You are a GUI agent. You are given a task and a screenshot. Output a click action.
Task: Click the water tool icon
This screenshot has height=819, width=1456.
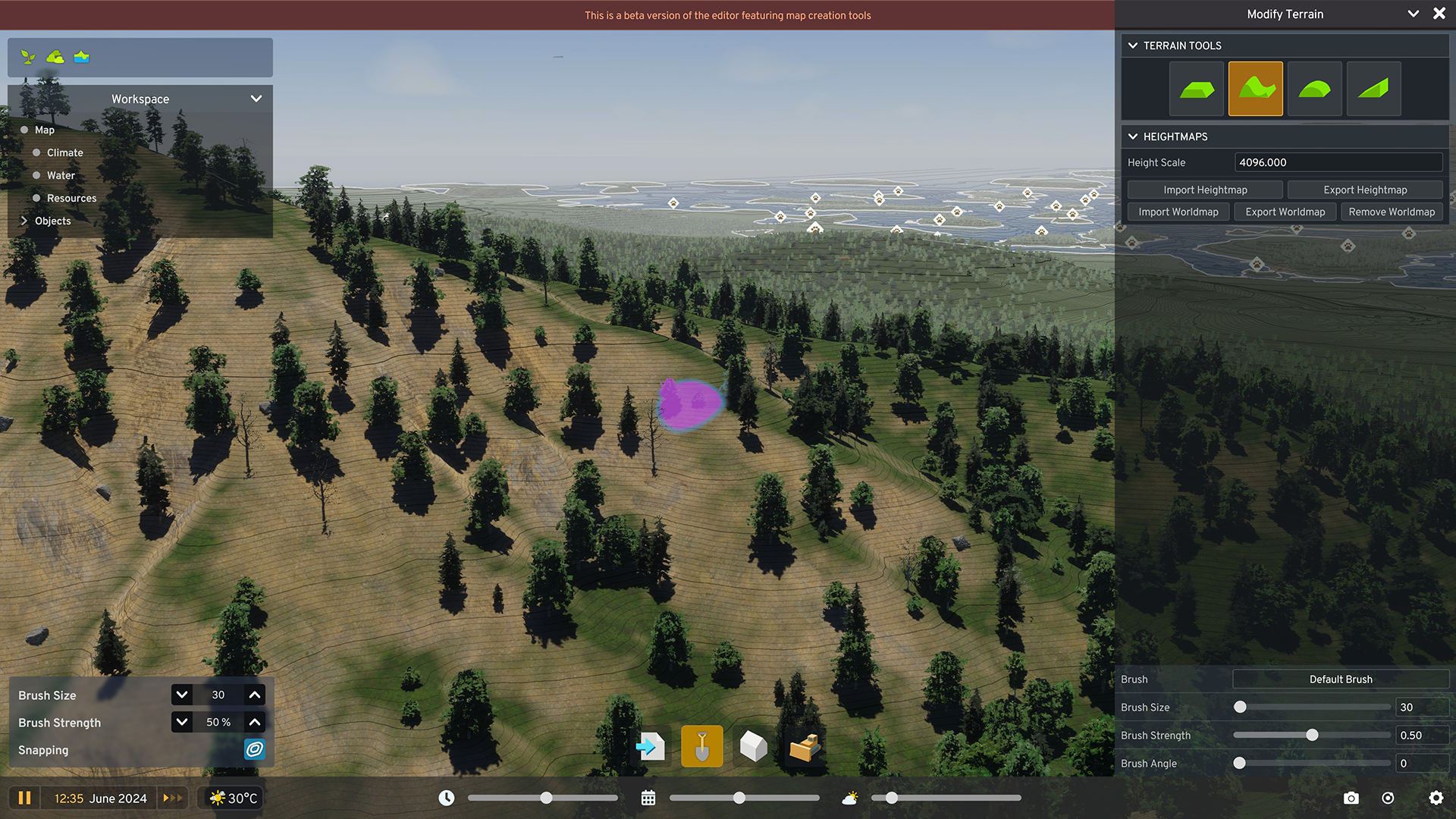point(81,56)
